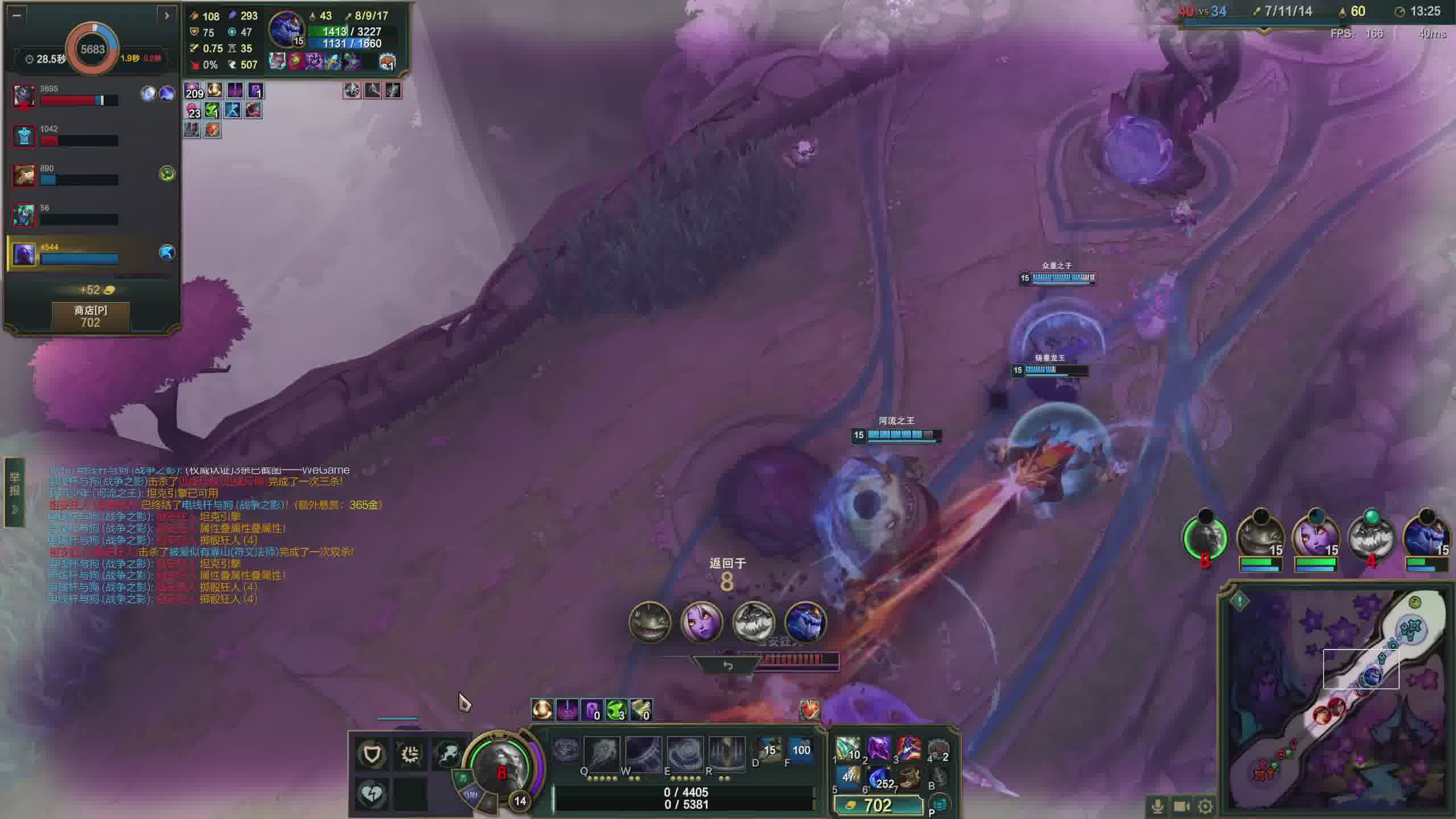
Task: Click the Q ability icon
Action: click(602, 753)
